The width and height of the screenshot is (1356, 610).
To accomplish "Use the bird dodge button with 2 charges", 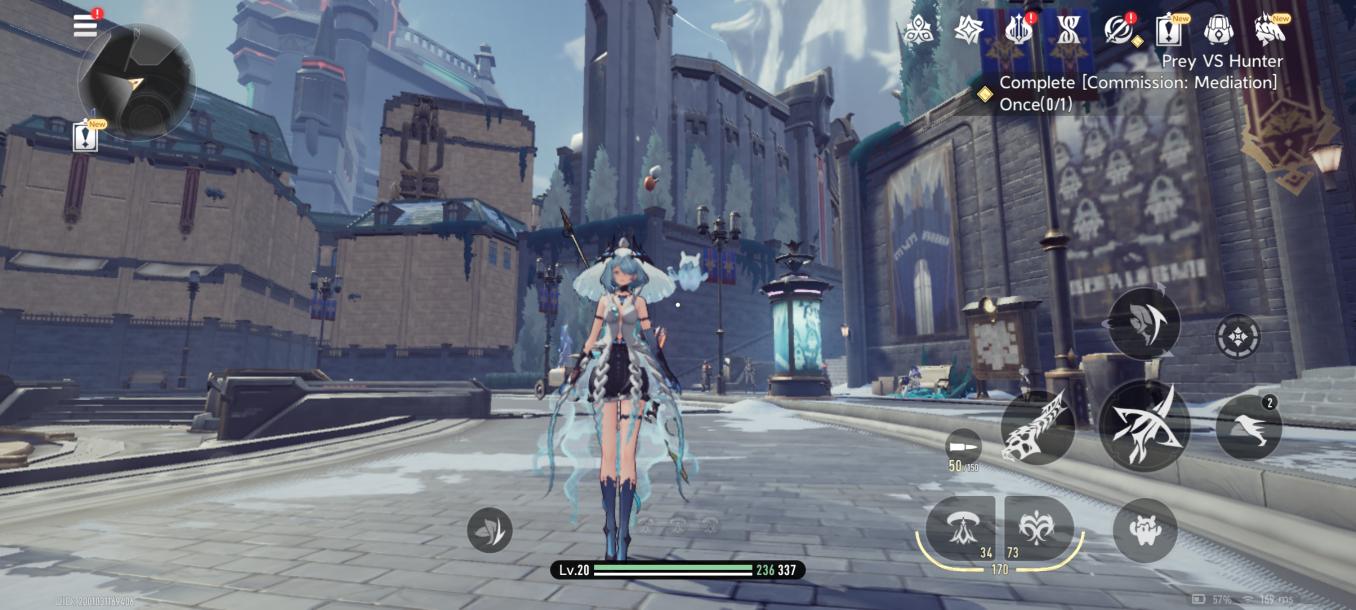I will 1249,427.
